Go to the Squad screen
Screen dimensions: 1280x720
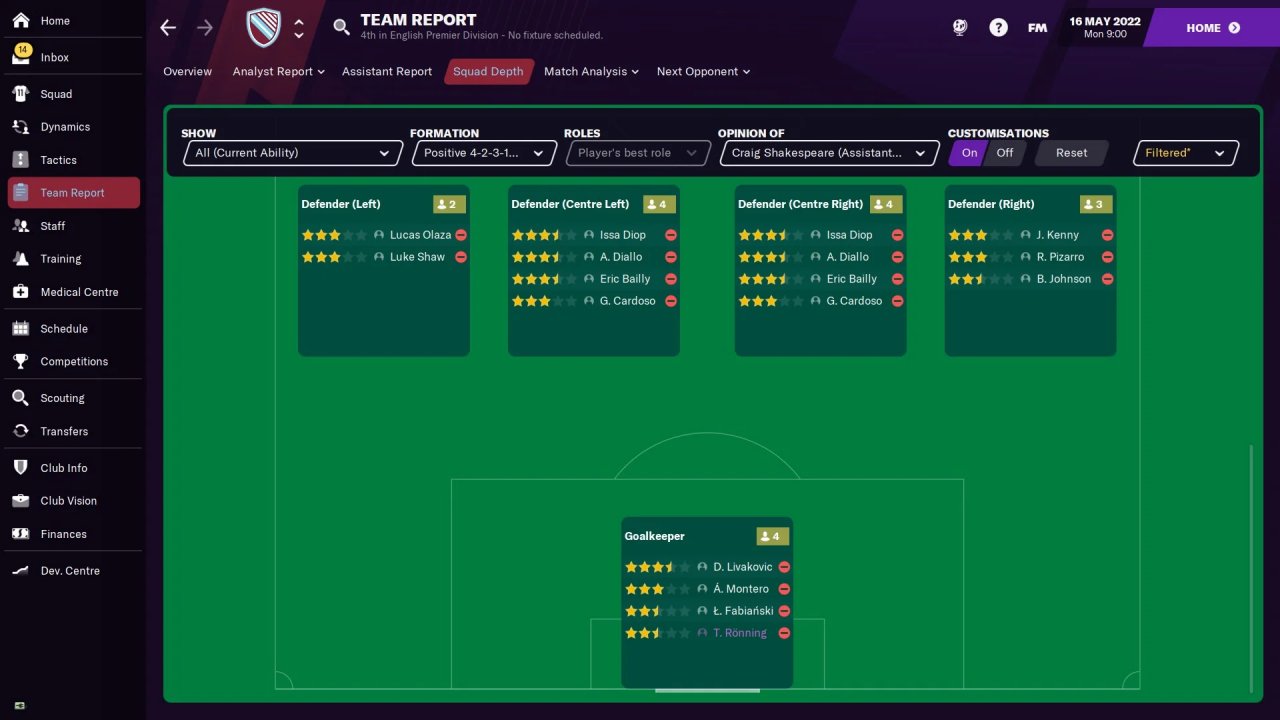[56, 94]
